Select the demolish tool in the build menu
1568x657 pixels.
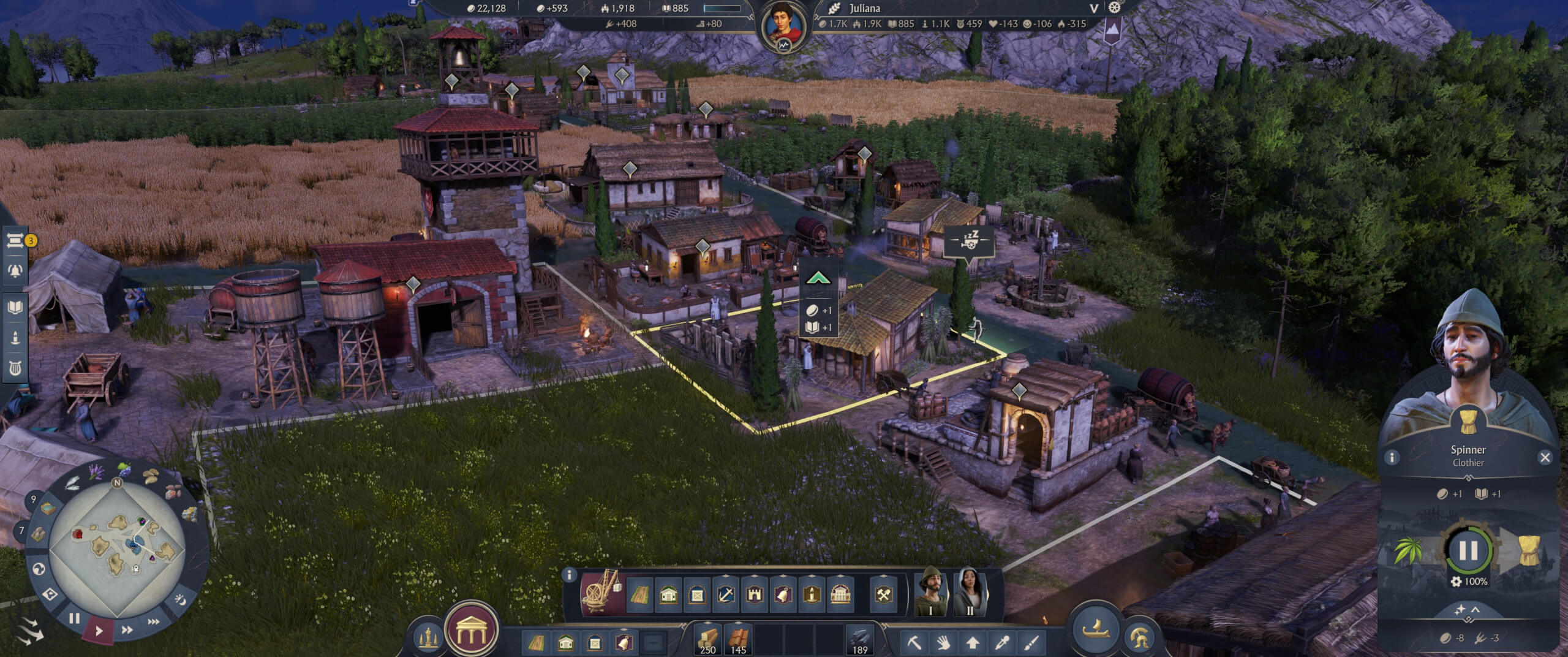click(915, 643)
